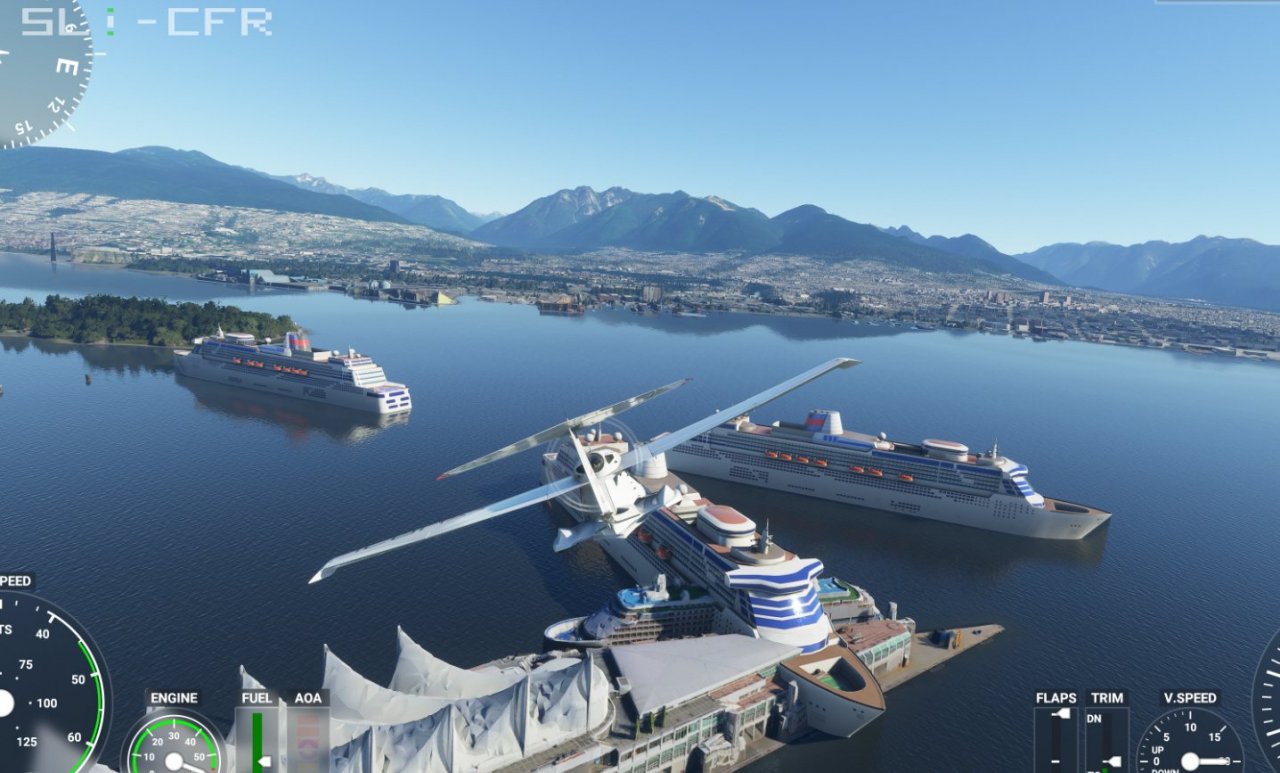Click the TRIM panel label
Viewport: 1280px width, 773px height.
[x=1107, y=698]
